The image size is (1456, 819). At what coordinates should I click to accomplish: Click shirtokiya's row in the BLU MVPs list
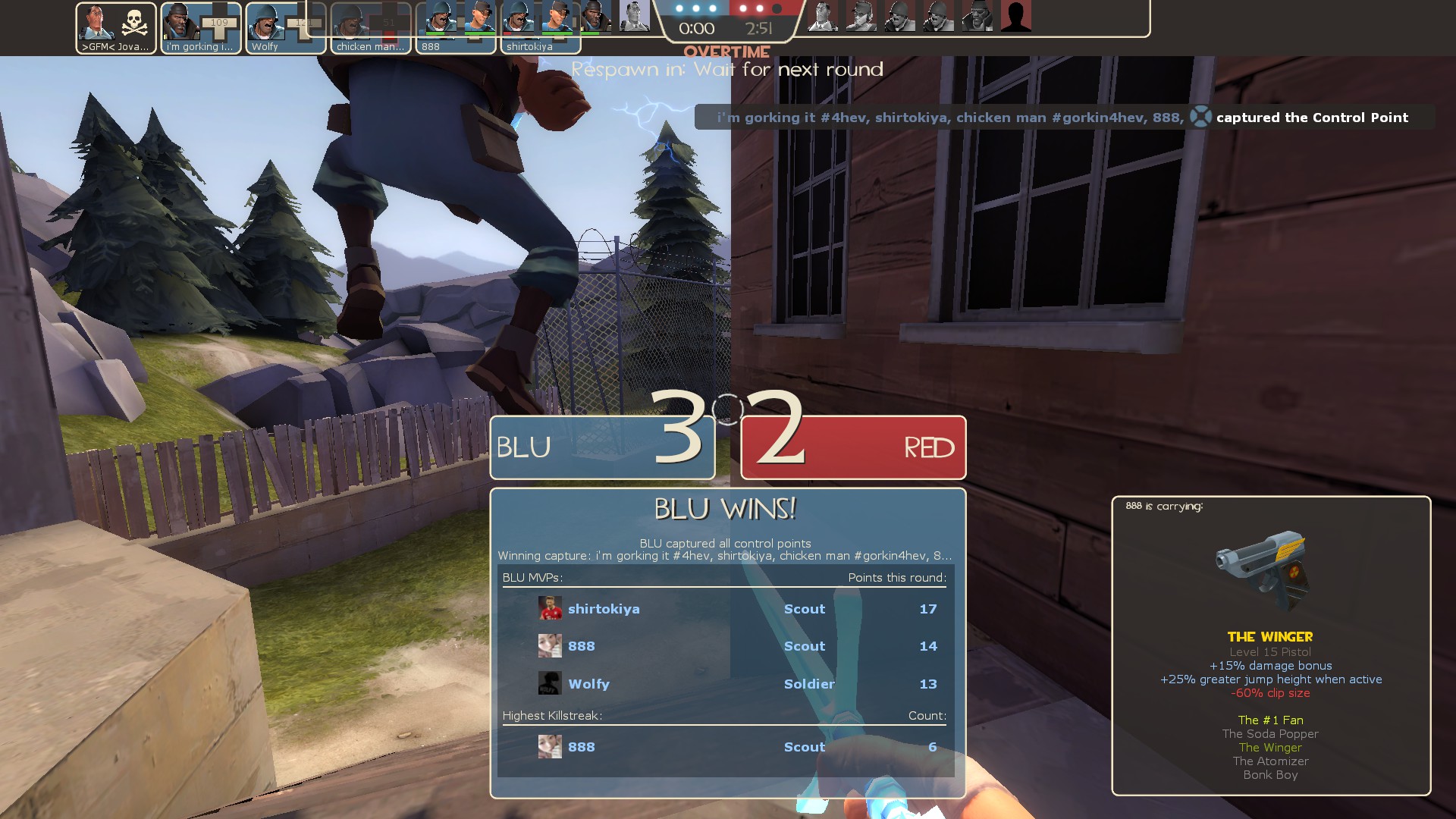[x=726, y=609]
